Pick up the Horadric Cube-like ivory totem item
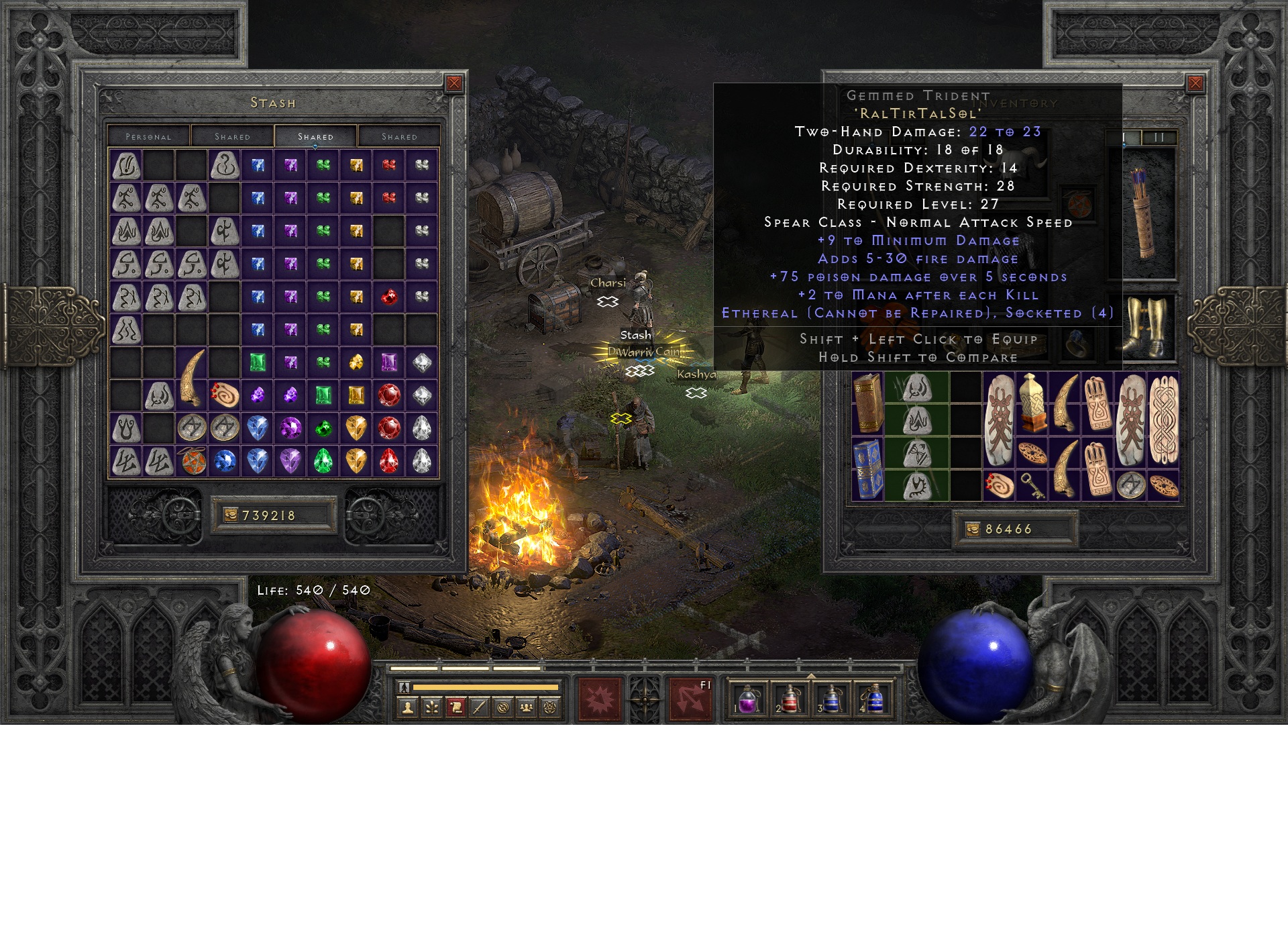This screenshot has height=947, width=1288. (1032, 403)
